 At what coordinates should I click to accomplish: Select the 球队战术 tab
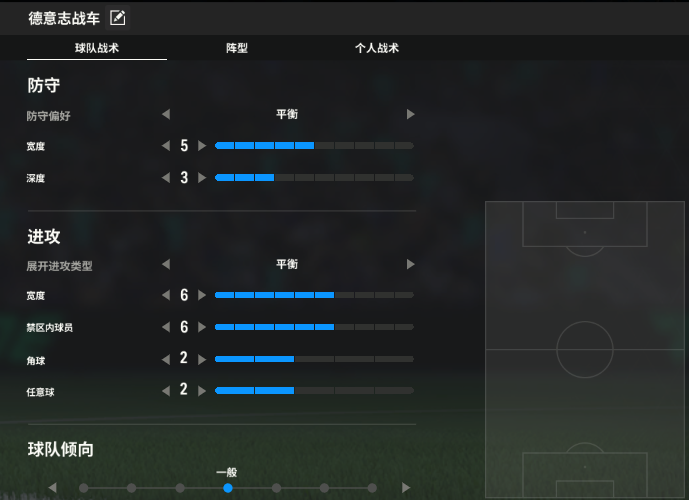coord(97,48)
